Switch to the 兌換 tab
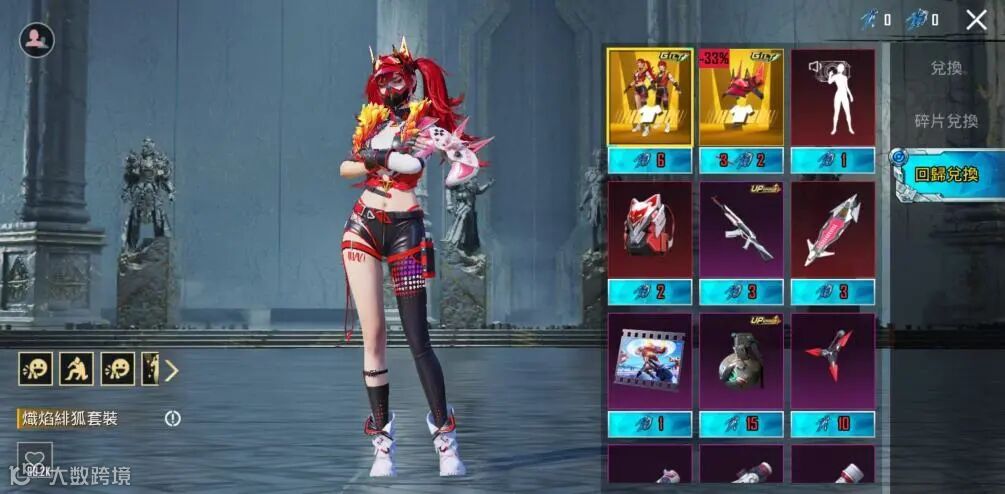This screenshot has width=1005, height=494. 945,68
